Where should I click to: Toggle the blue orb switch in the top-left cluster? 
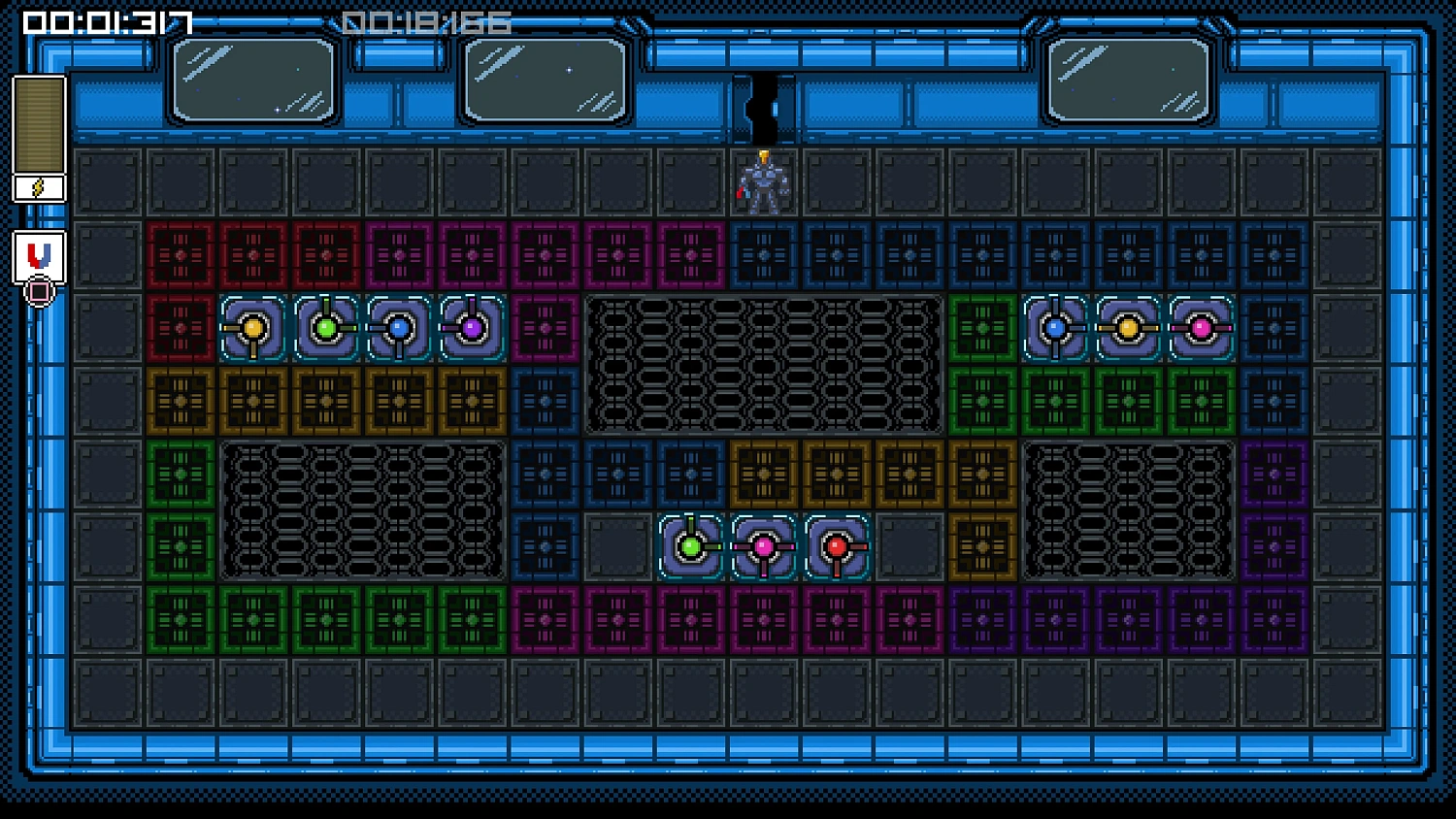coord(397,328)
